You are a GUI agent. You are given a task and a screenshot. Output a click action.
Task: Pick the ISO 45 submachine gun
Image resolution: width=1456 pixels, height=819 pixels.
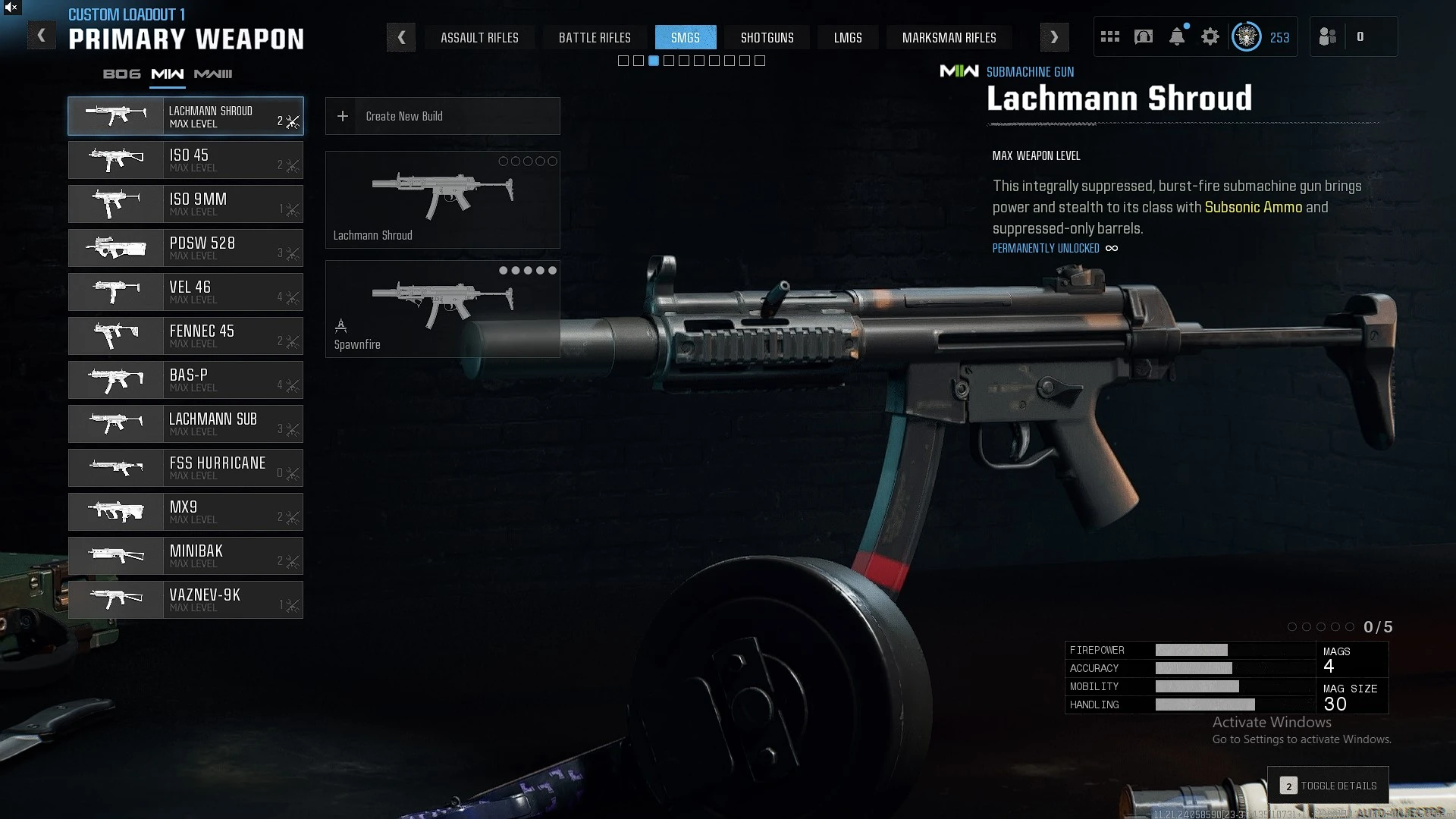point(186,160)
